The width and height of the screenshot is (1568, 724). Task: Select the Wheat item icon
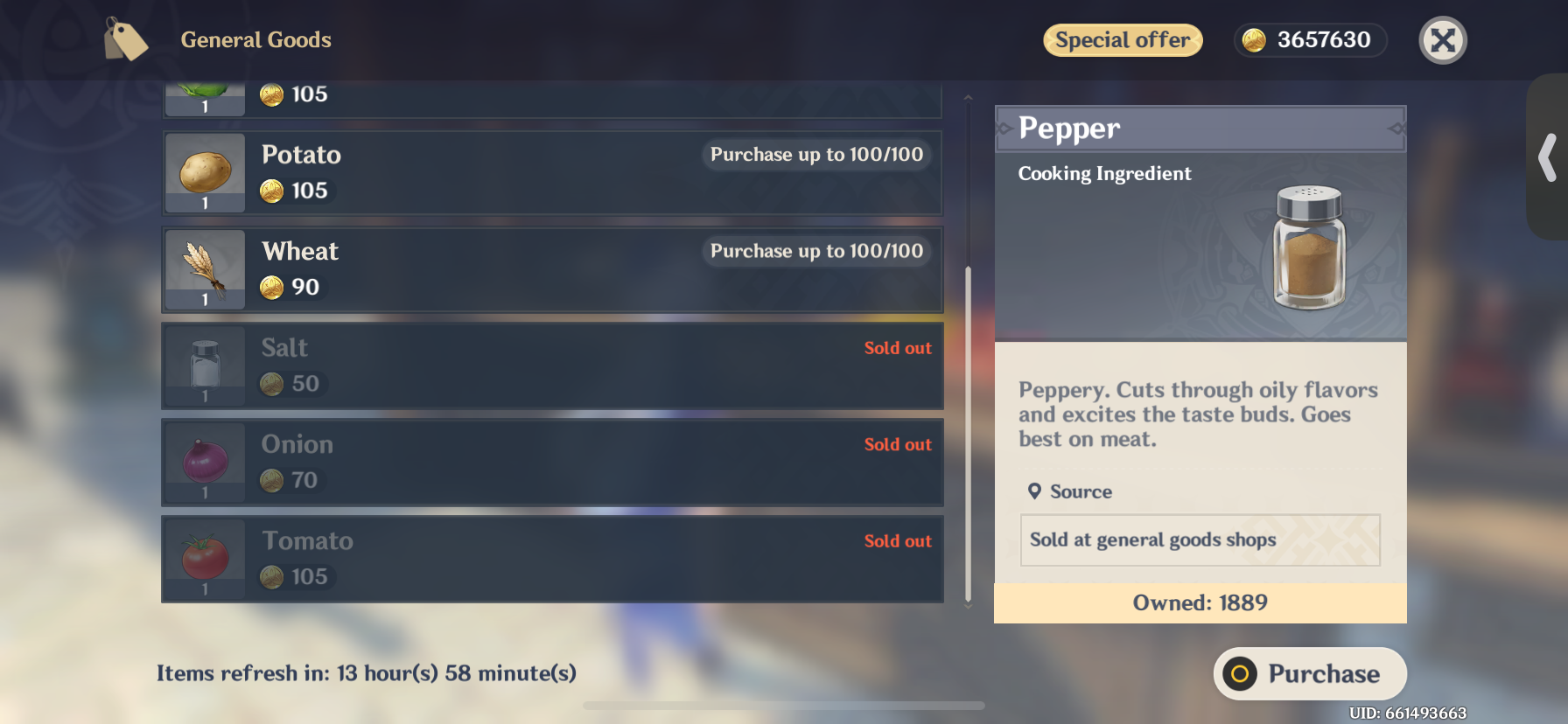(204, 269)
